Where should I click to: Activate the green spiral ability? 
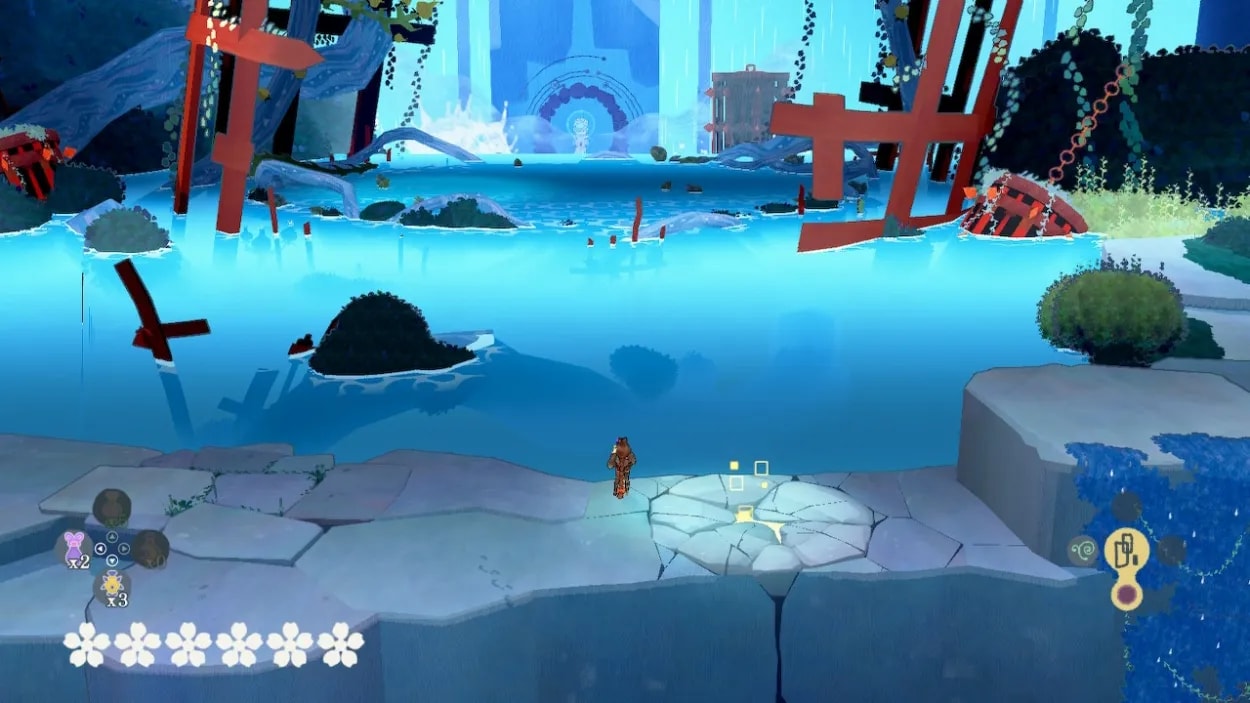tap(1082, 549)
